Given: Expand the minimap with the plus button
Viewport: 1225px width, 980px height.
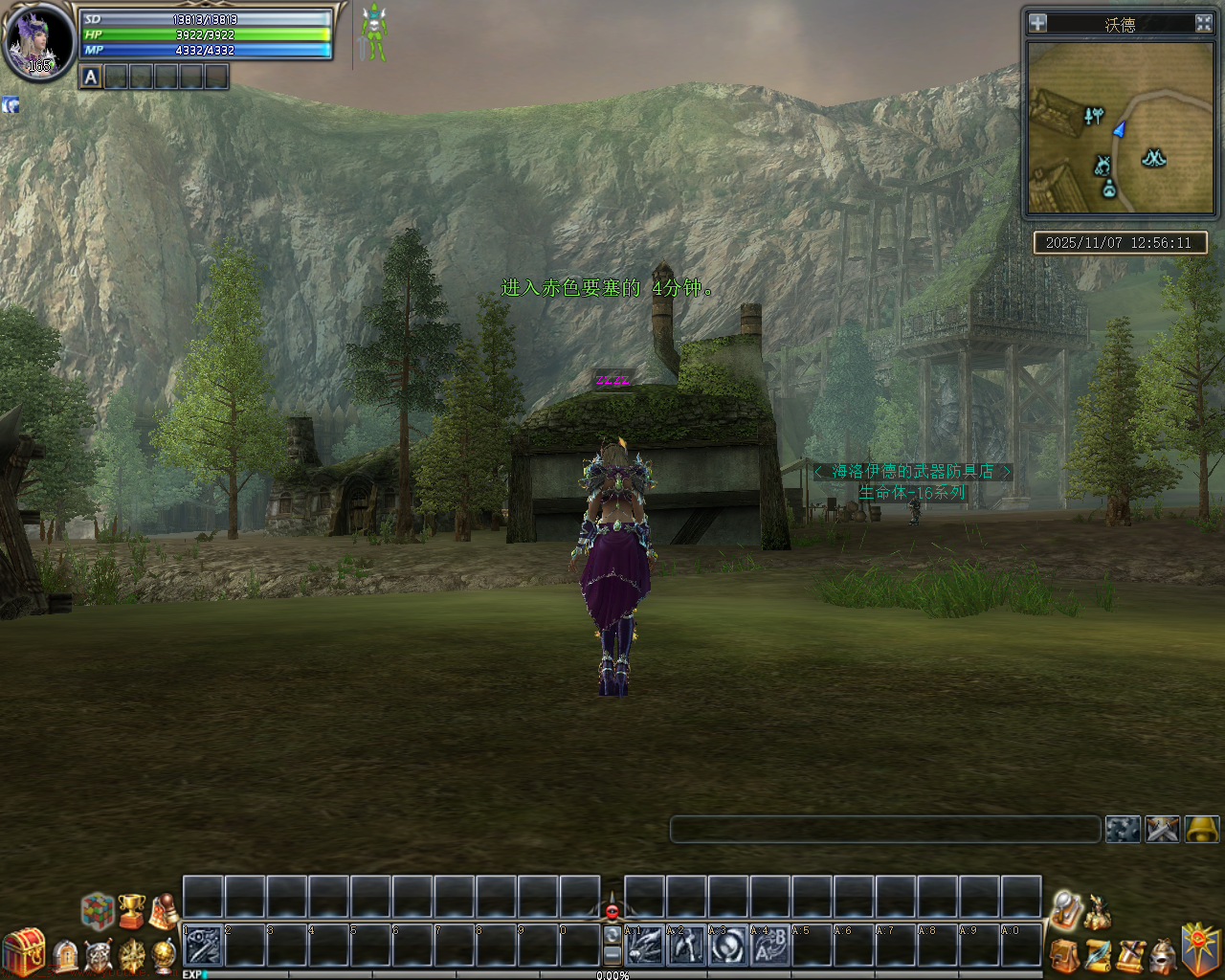Looking at the screenshot, I should [x=1037, y=24].
